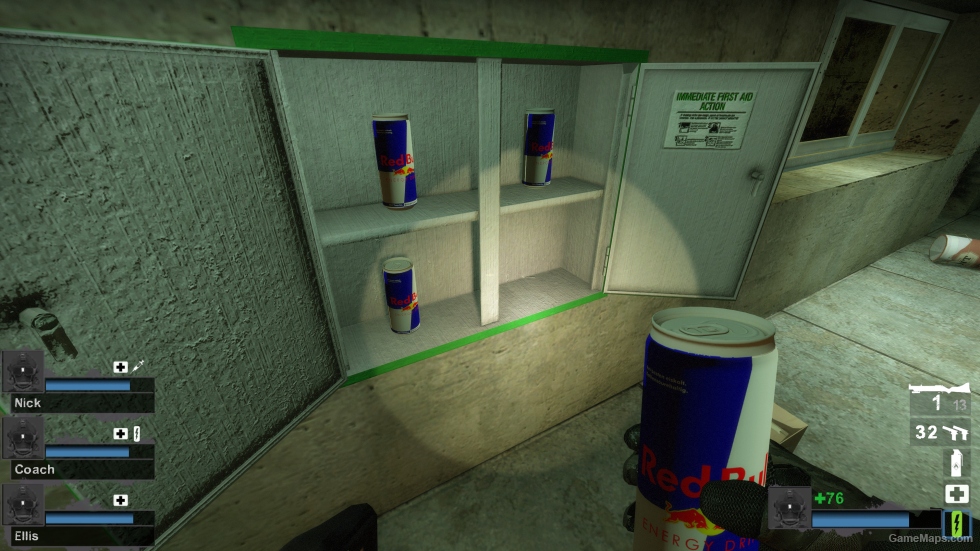This screenshot has width=980, height=551.
Task: Click Nick's syringe item icon
Action: [137, 367]
